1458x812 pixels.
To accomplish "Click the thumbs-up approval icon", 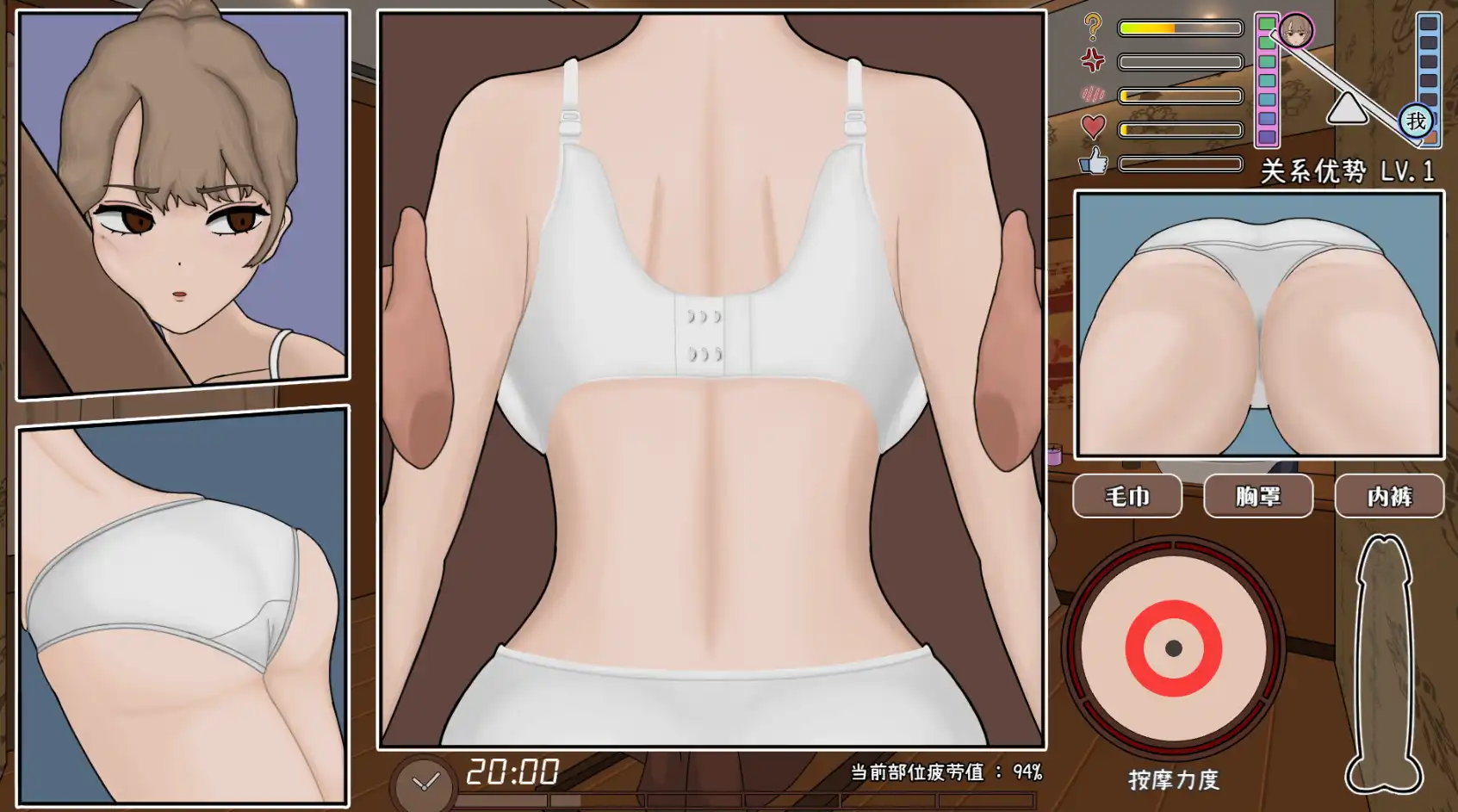I will click(x=1092, y=158).
